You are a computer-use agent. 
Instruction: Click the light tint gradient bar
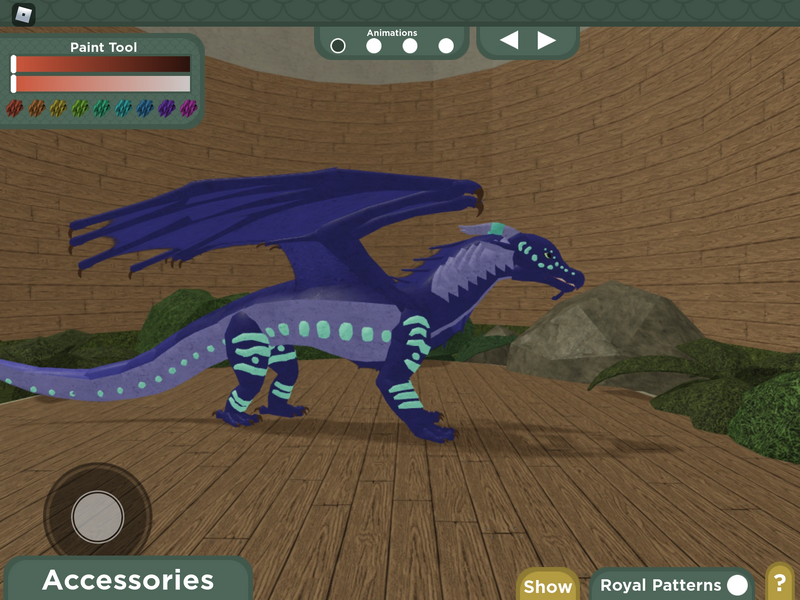click(101, 84)
